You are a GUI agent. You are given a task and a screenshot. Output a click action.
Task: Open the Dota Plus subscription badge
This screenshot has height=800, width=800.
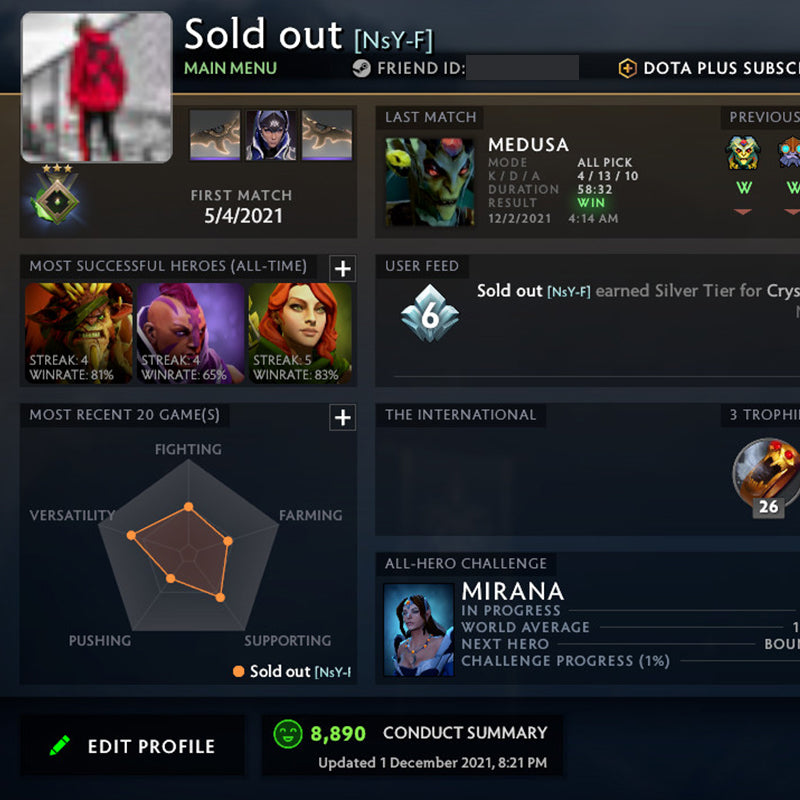tap(627, 69)
